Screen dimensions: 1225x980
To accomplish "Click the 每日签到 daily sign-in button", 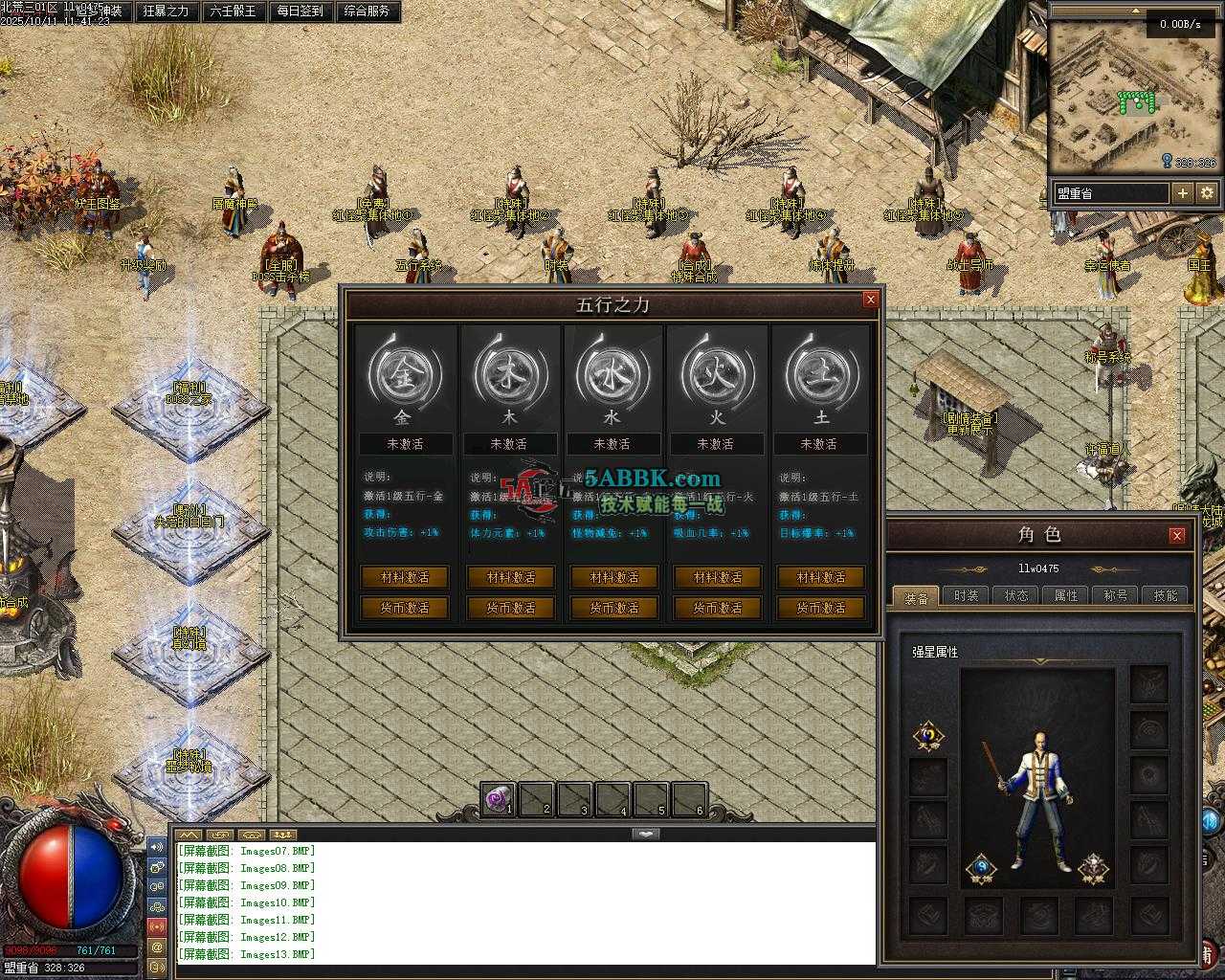I will coord(300,11).
